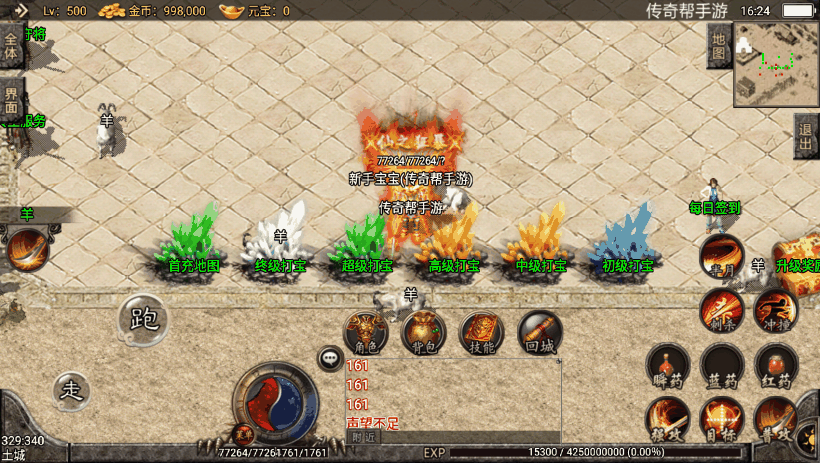Open the chat speech bubble button
This screenshot has height=463, width=820.
[329, 357]
